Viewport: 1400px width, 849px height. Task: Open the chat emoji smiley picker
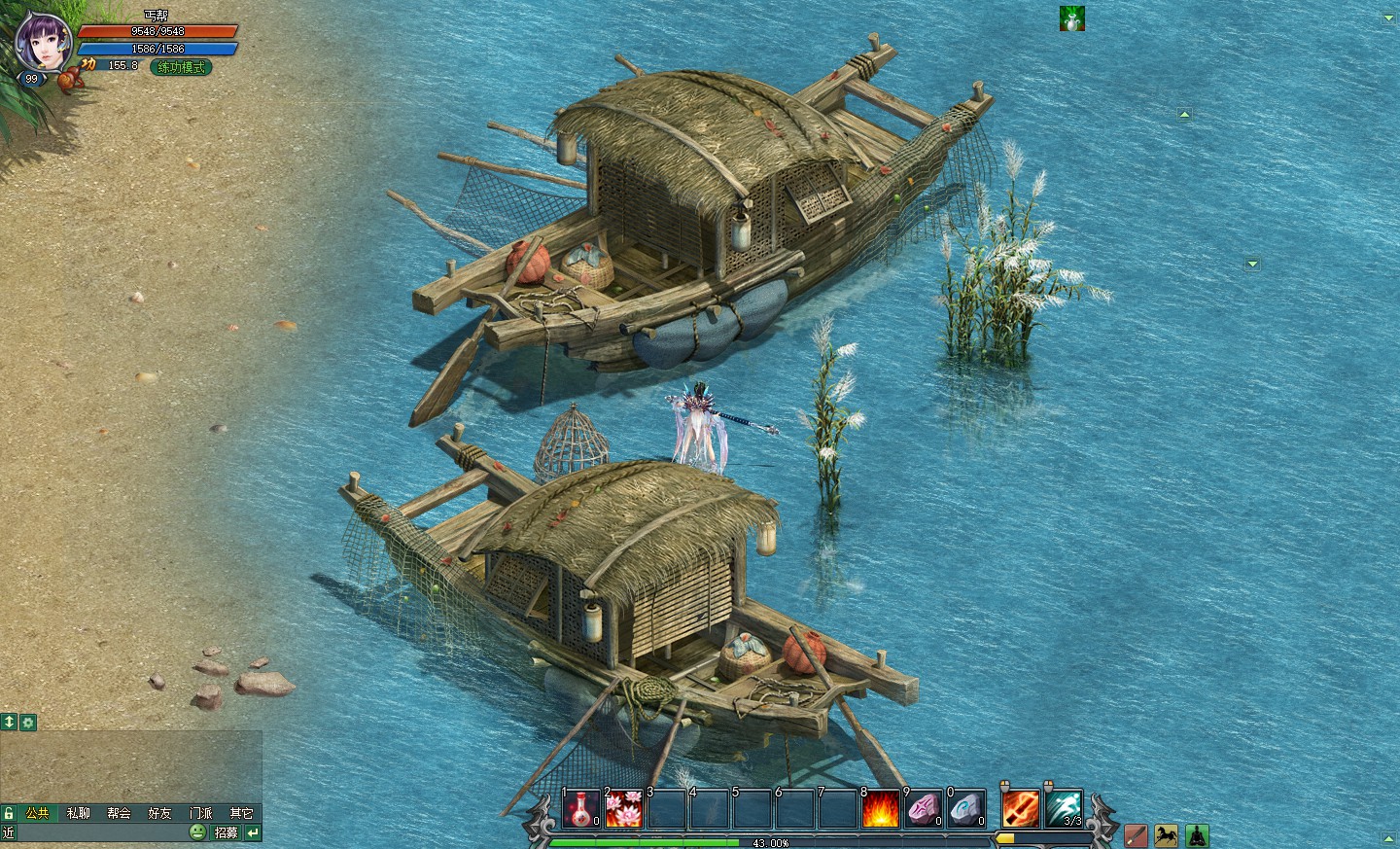coord(197,832)
